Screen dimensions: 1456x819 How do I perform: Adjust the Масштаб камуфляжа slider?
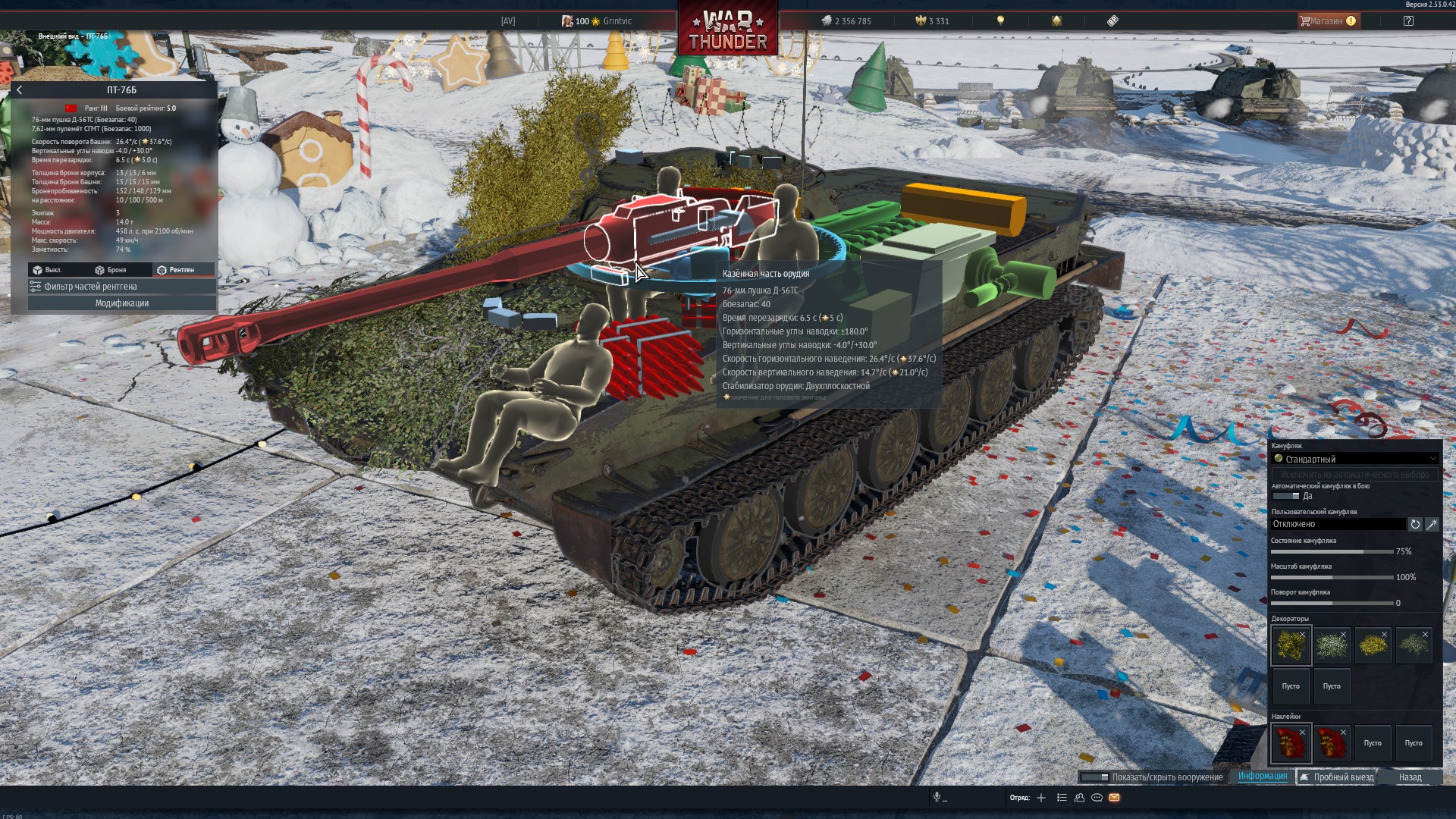point(1332,577)
